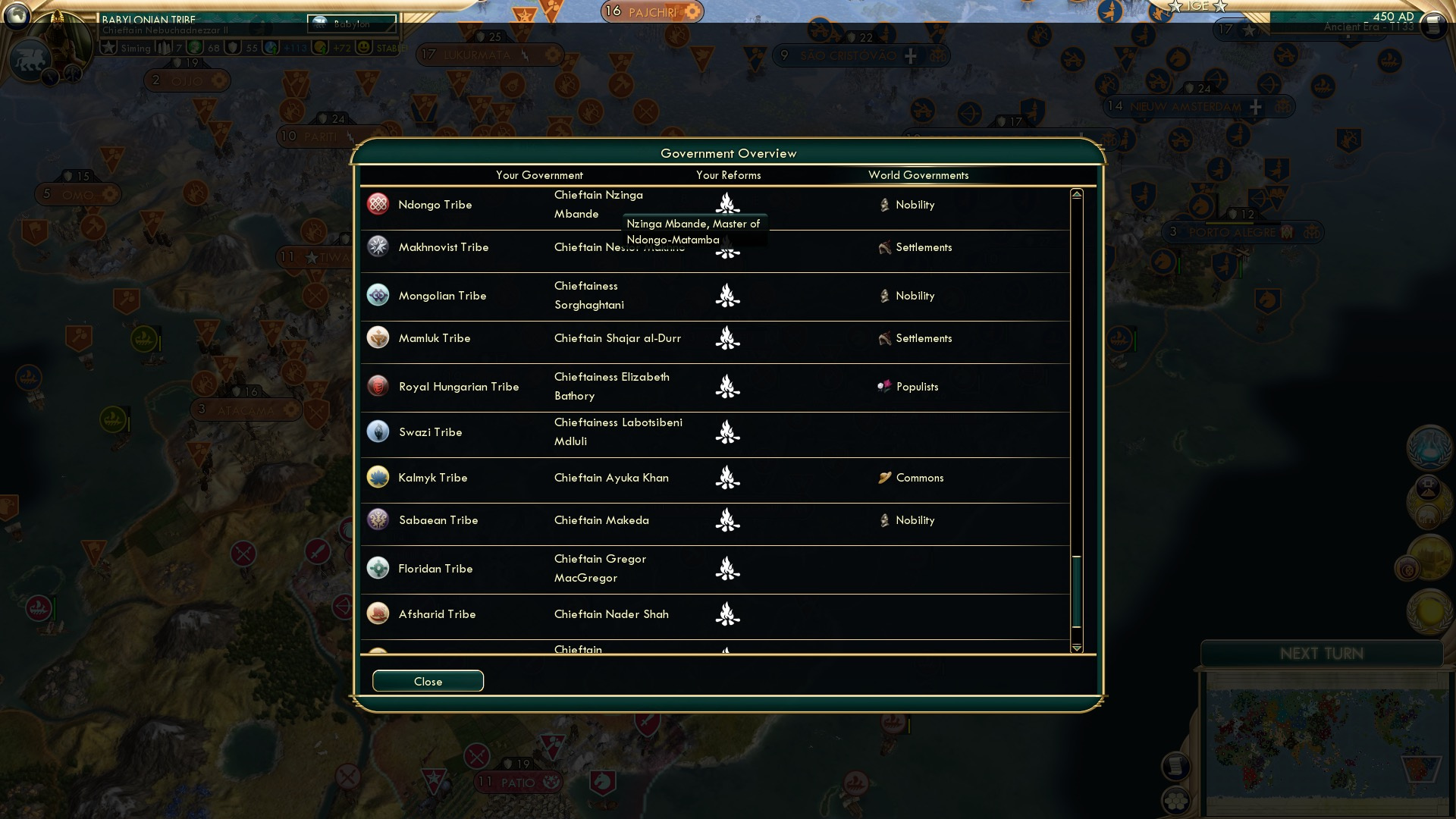
Task: Click the Populists icon for Royal Hungarian Tribe
Action: pos(886,387)
